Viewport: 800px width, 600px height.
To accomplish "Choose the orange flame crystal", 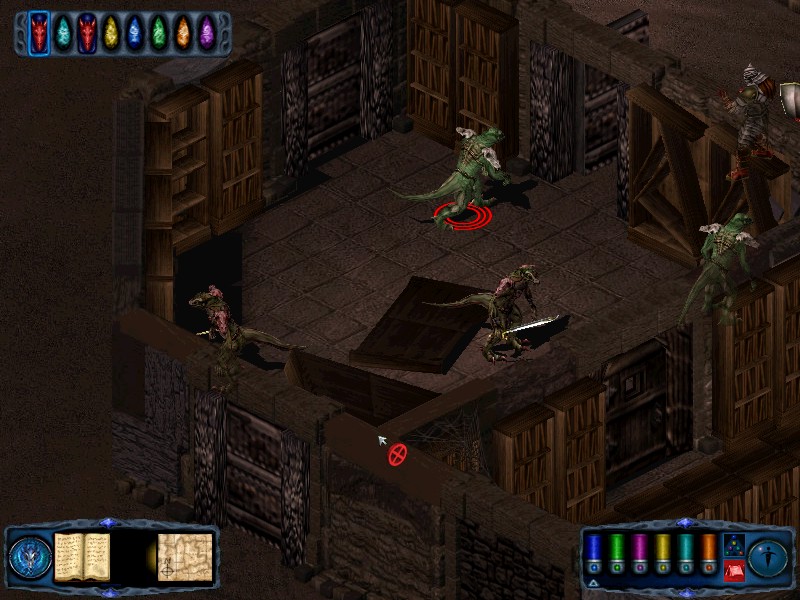I will [x=183, y=33].
